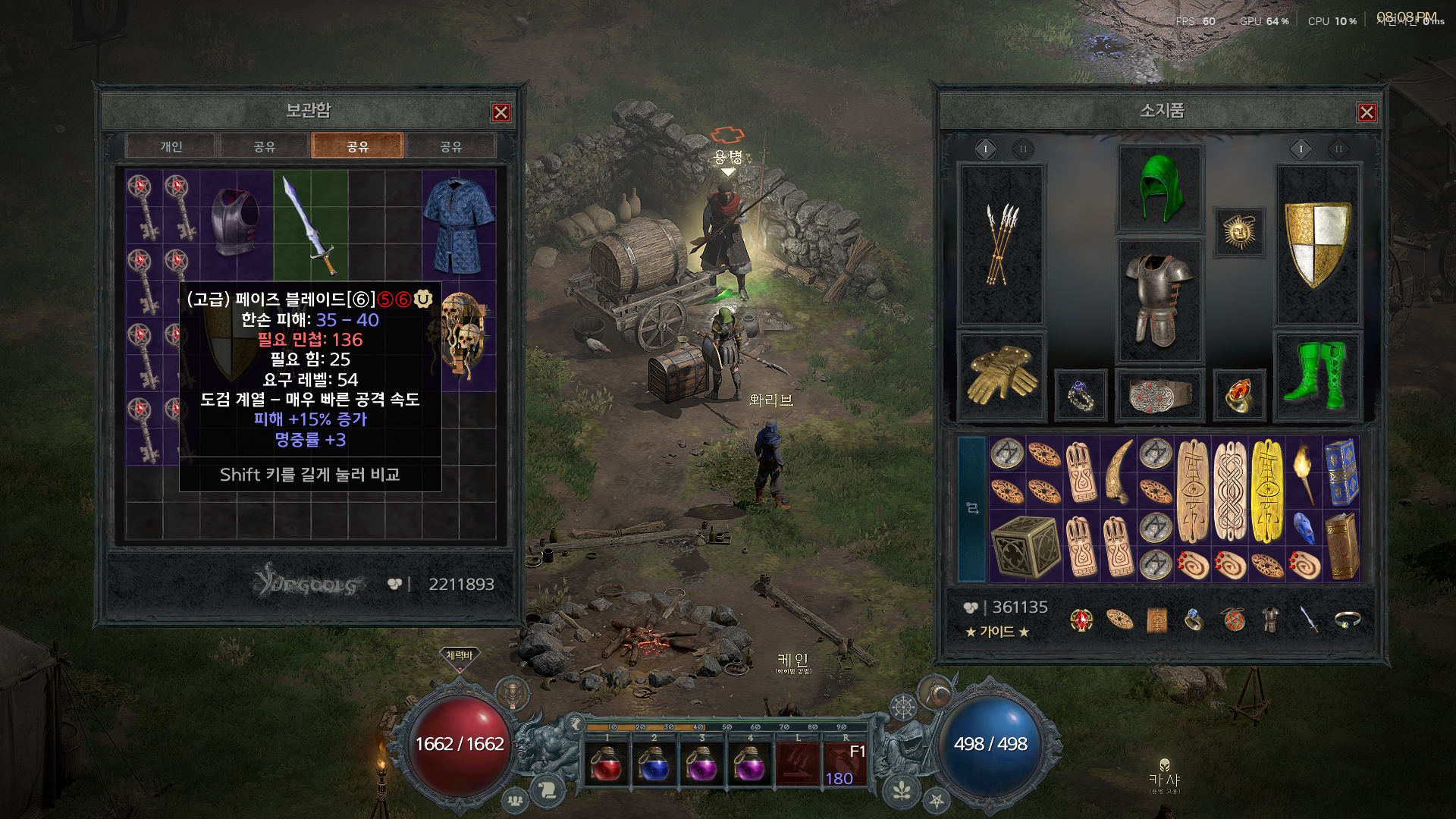Pick up the Horadric Cube in inventory
The image size is (1456, 819).
coord(1025,545)
